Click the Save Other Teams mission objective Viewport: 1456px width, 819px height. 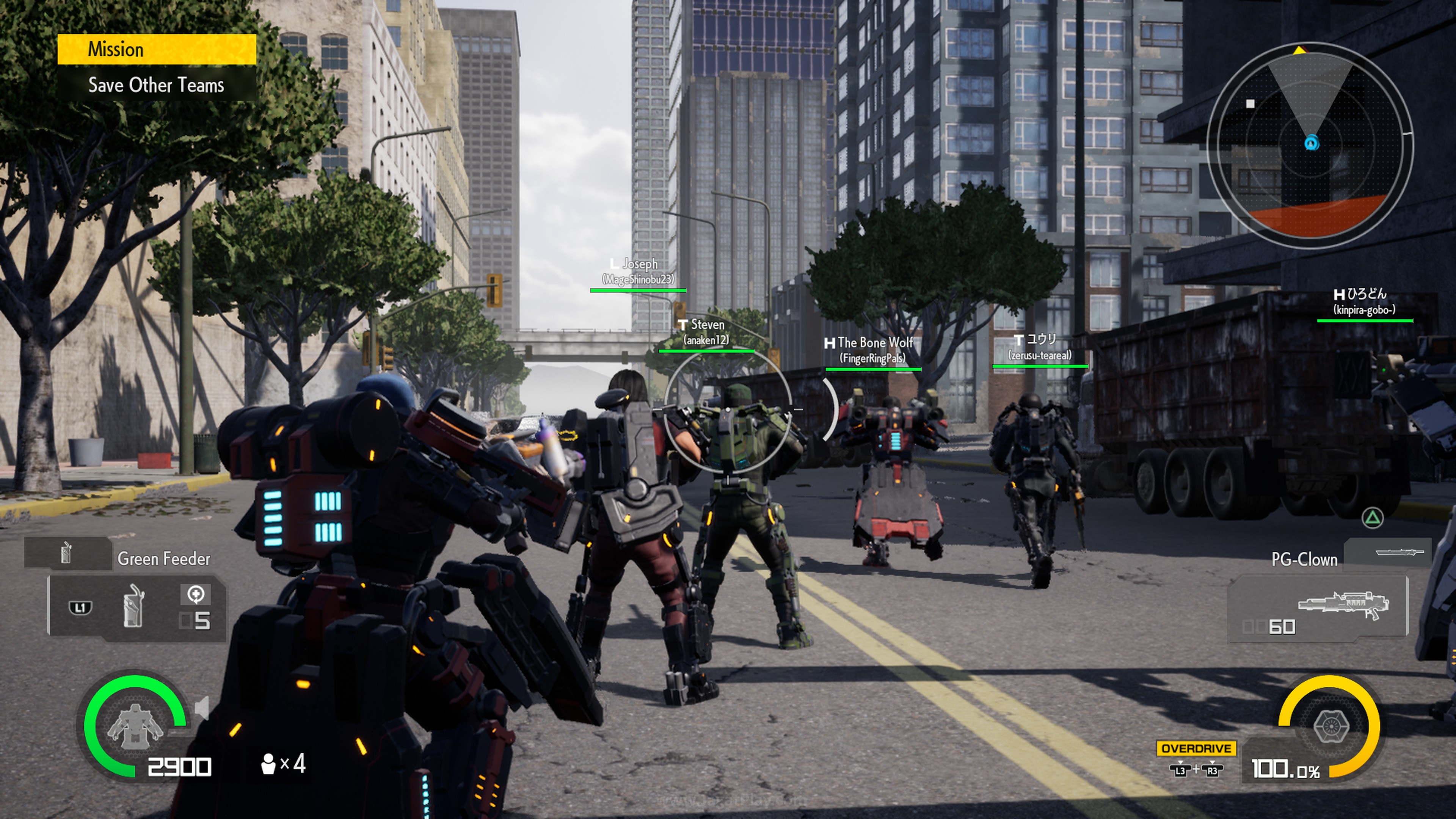(x=156, y=85)
